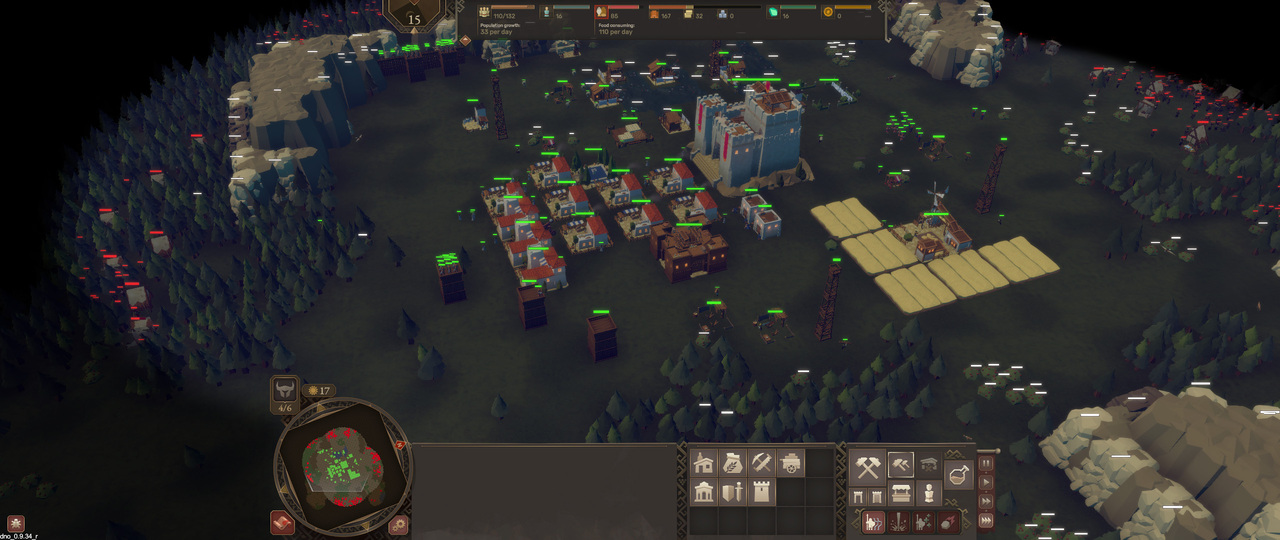Viewport: 1280px width, 540px height.
Task: Choose the castle tower defense category
Action: tap(761, 492)
